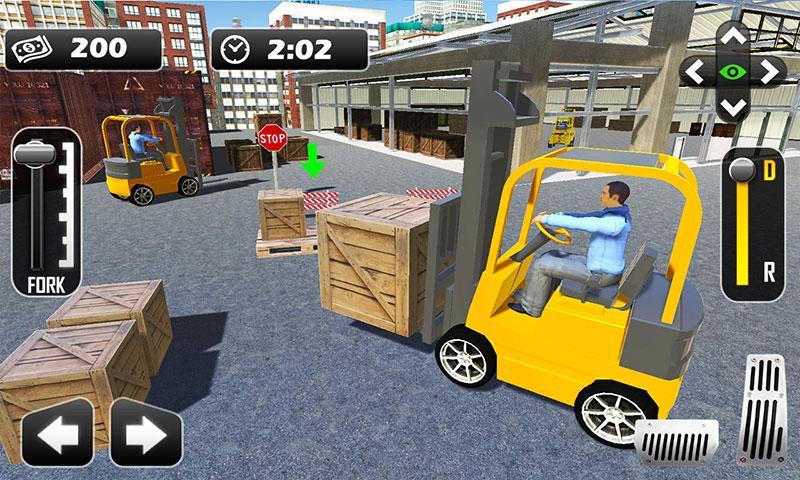The width and height of the screenshot is (800, 480).
Task: Steer right with the right arrow button
Action: point(146,433)
